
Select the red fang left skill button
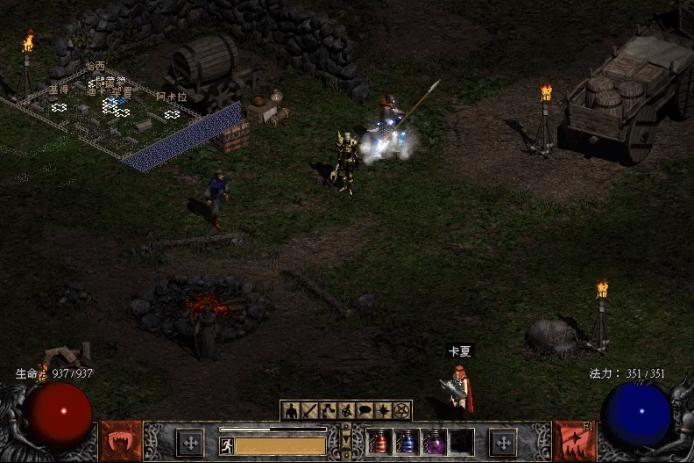pyautogui.click(x=120, y=441)
